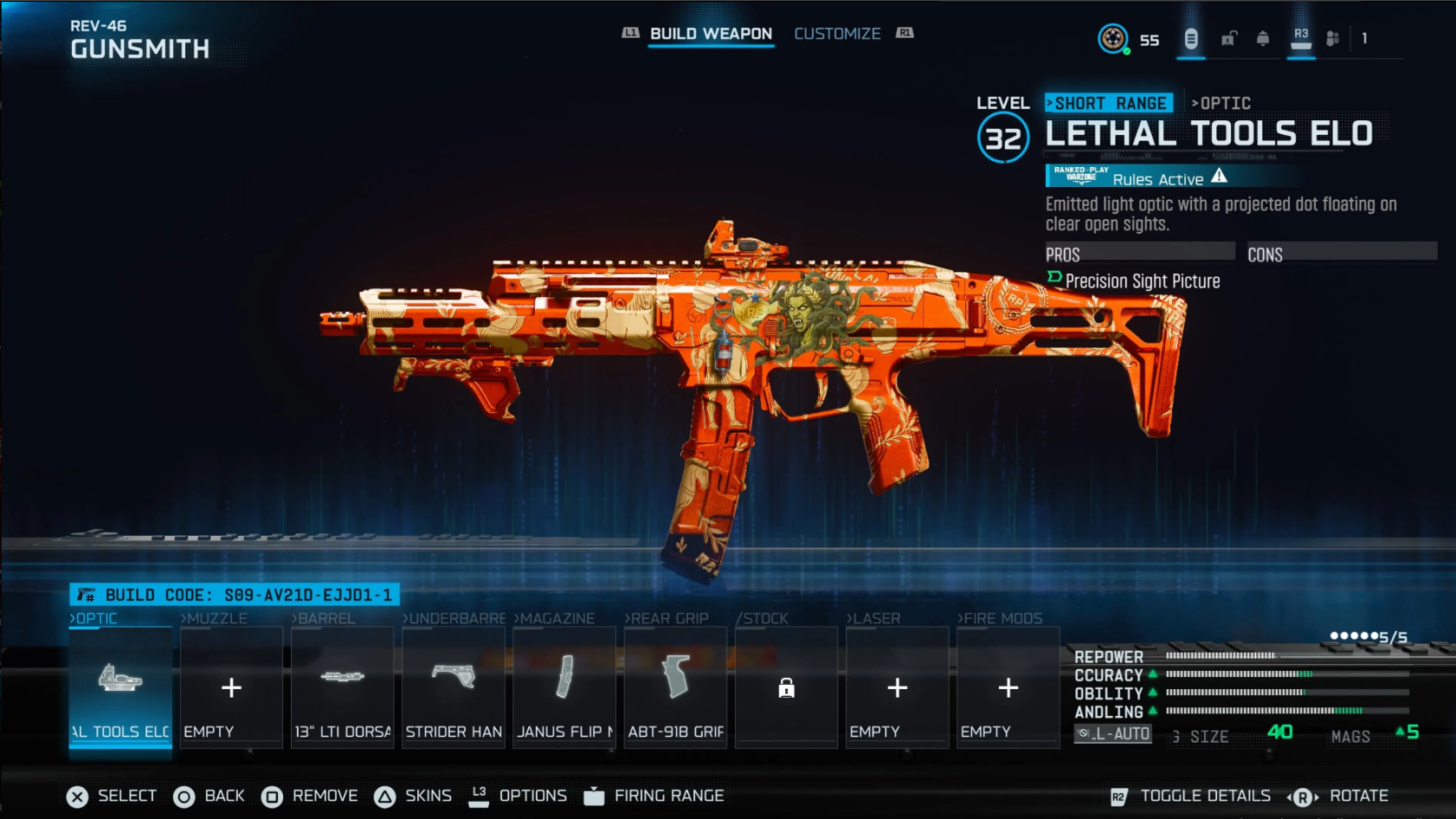Open the Muzzle attachment slot
Screen dimensions: 1456x819
230,688
